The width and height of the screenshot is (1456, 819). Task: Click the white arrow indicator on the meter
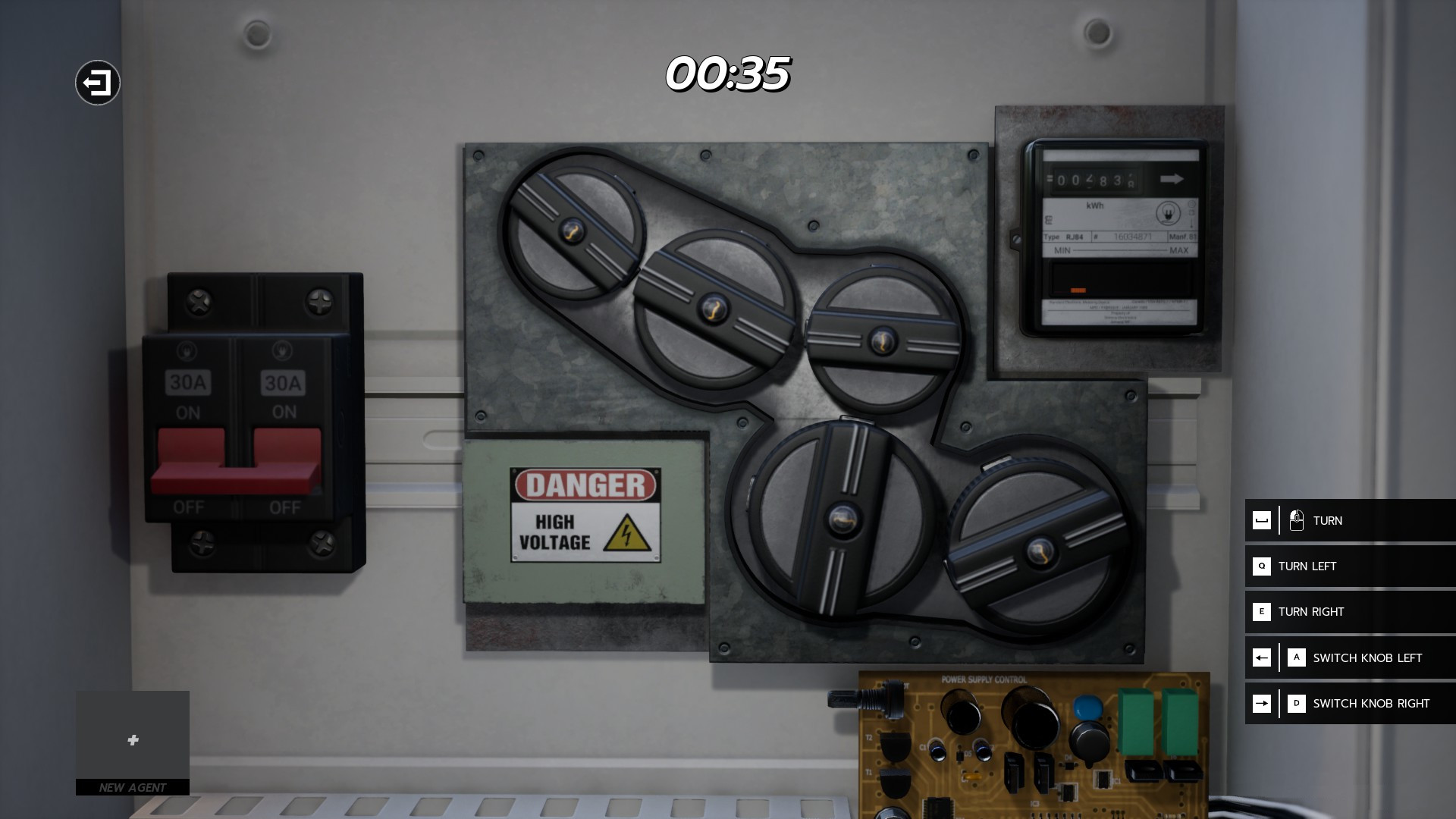(x=1172, y=178)
